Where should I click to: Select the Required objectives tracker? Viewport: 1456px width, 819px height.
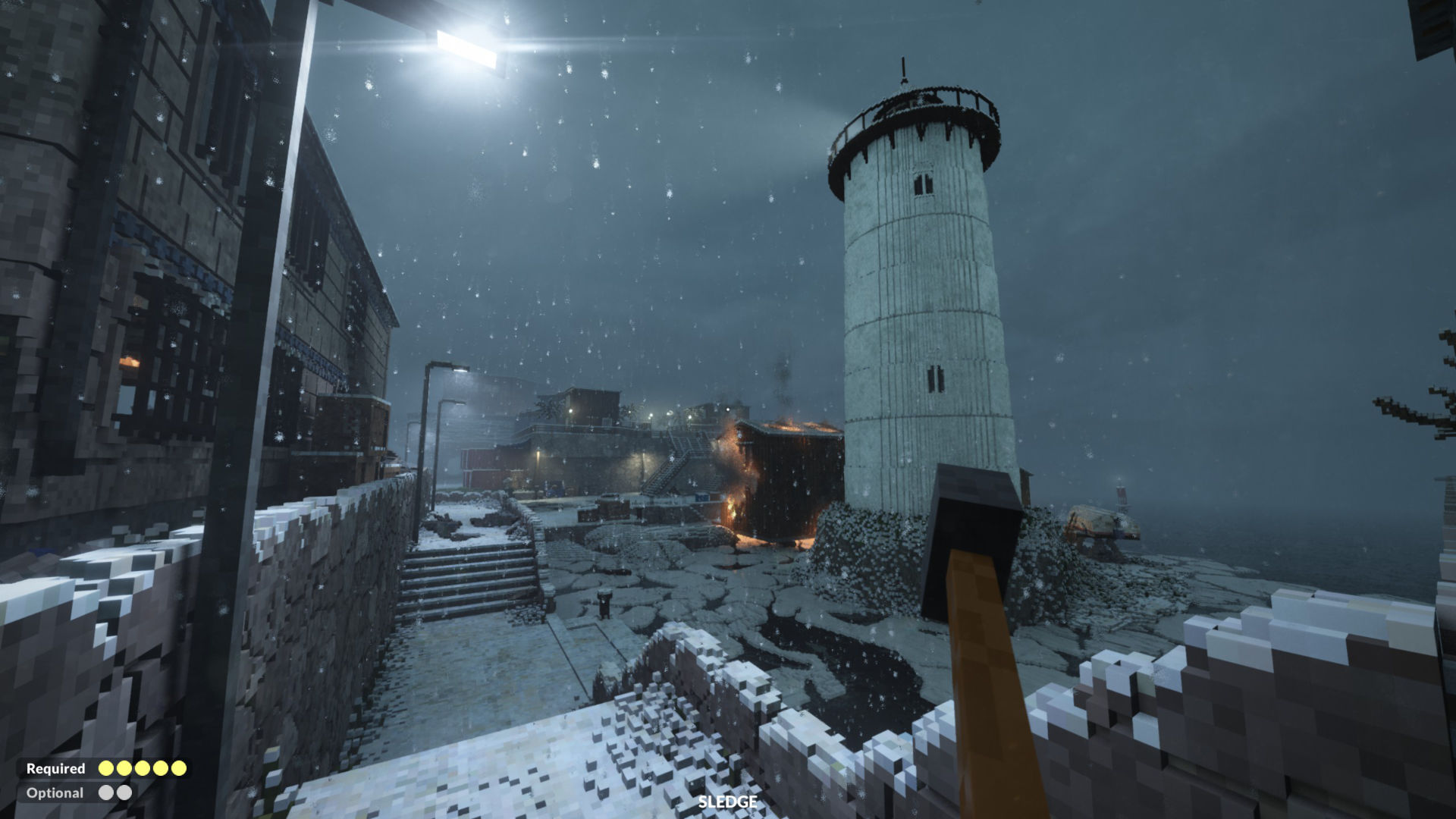(x=105, y=768)
